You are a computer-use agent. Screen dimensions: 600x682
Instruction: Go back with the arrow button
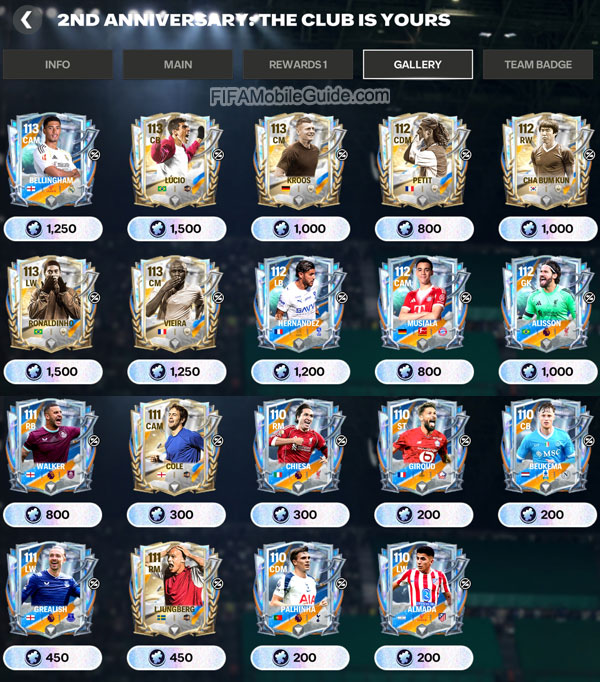coord(27,19)
